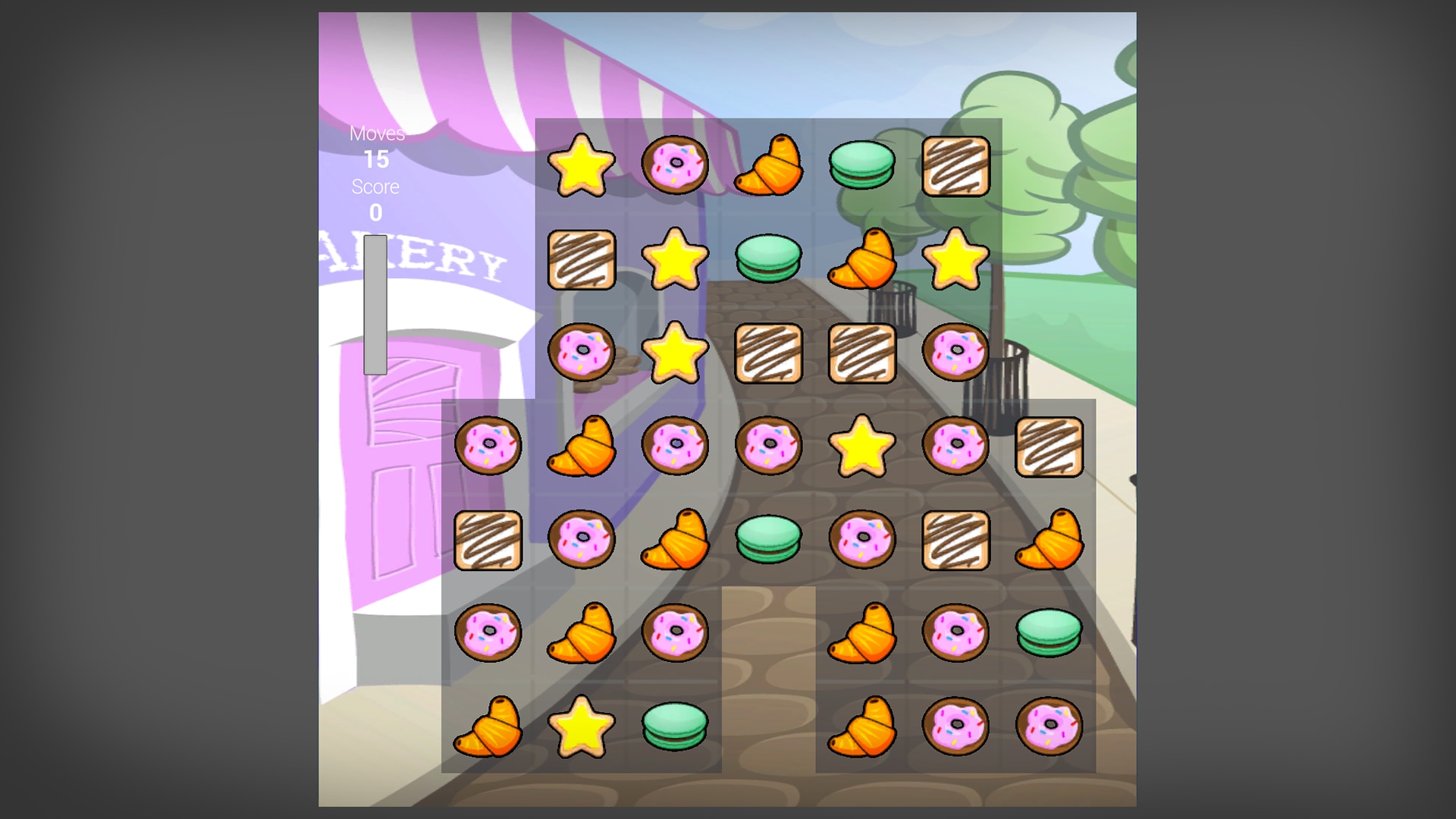Viewport: 1456px width, 819px height.
Task: Select the green macaron on the right side of the board
Action: [x=1050, y=633]
